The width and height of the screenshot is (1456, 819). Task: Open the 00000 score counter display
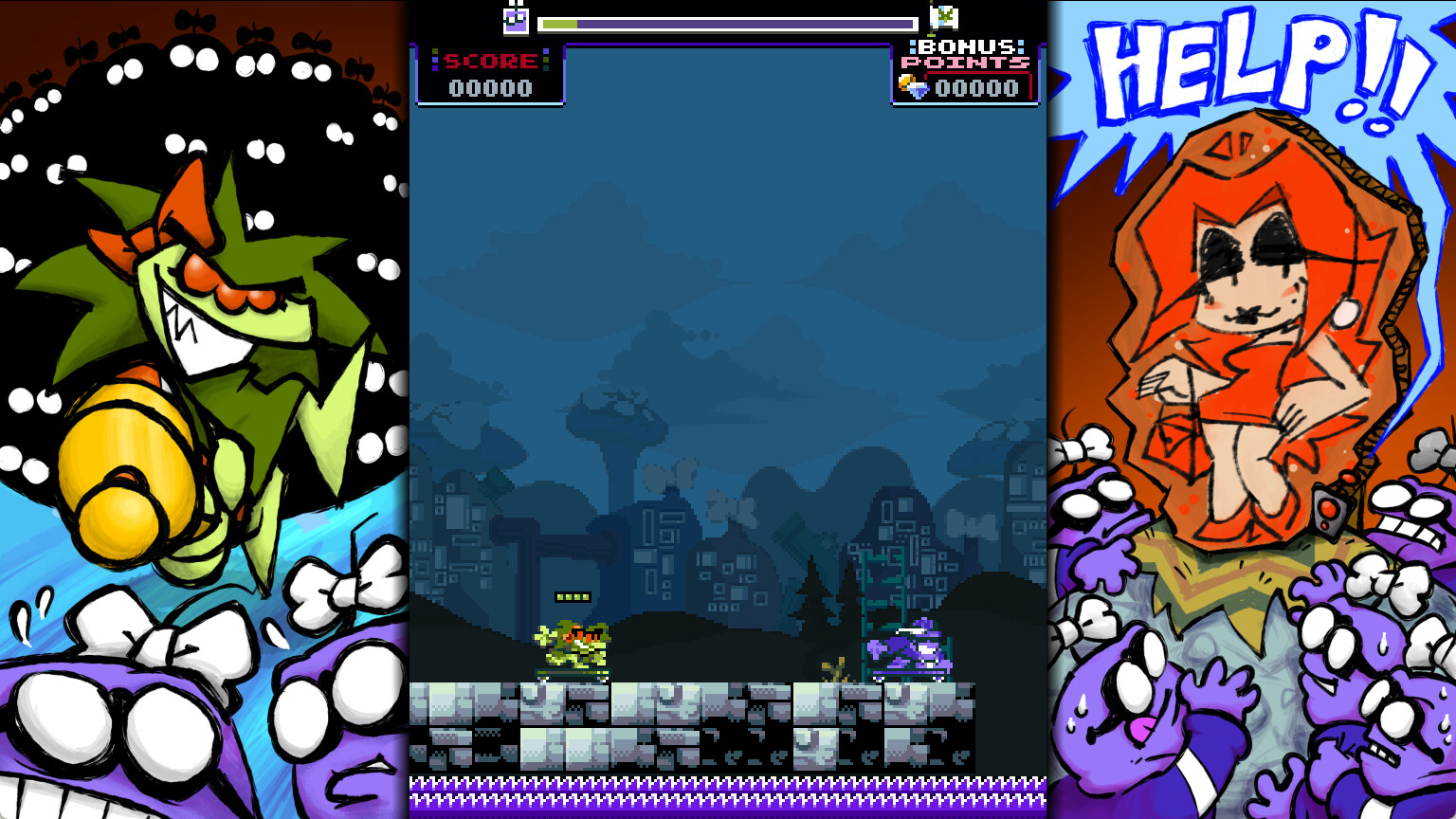coord(490,87)
